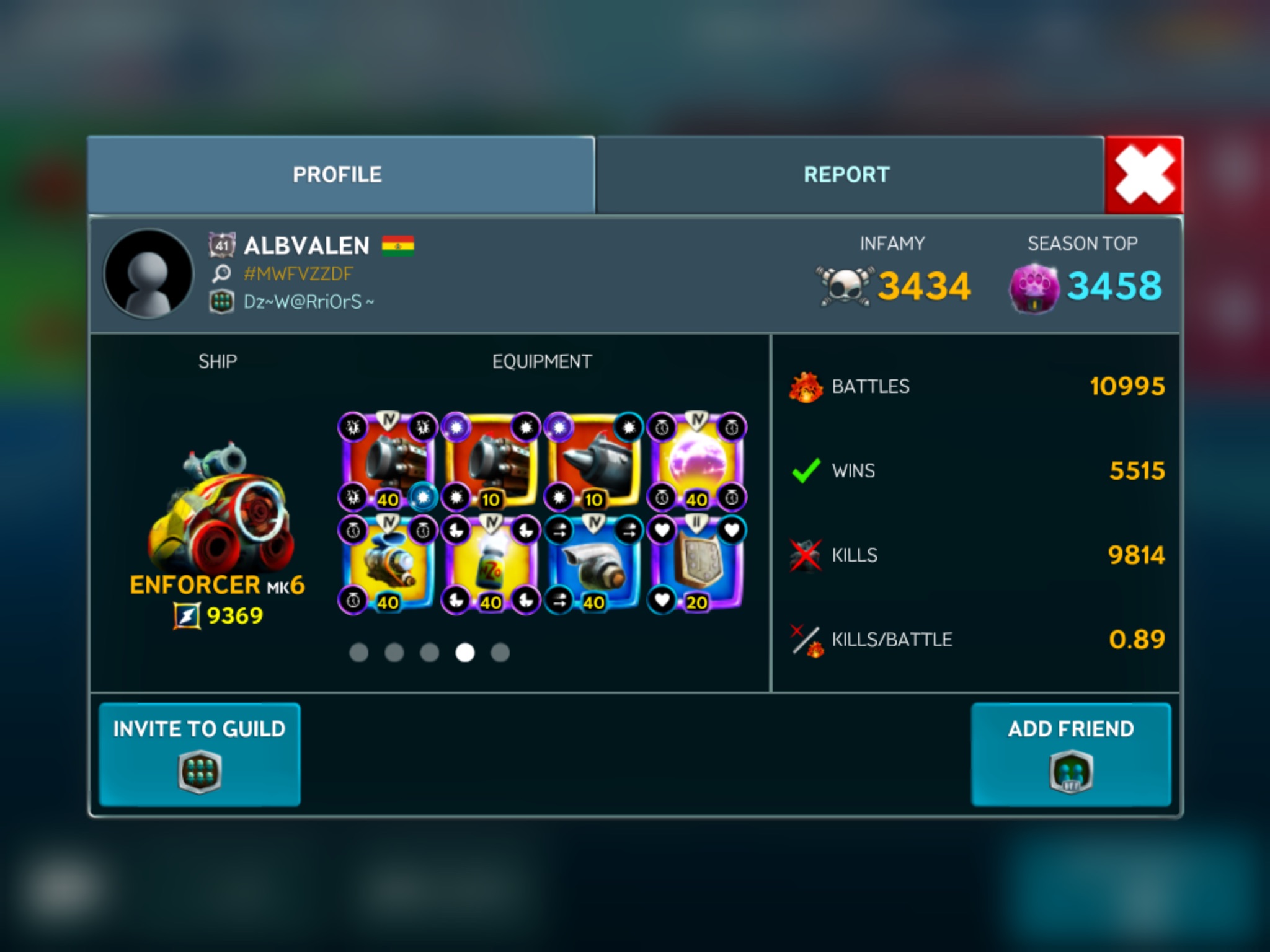Show the fifth equipment loadout page
Screen dimensions: 1270x952
pyautogui.click(x=500, y=653)
